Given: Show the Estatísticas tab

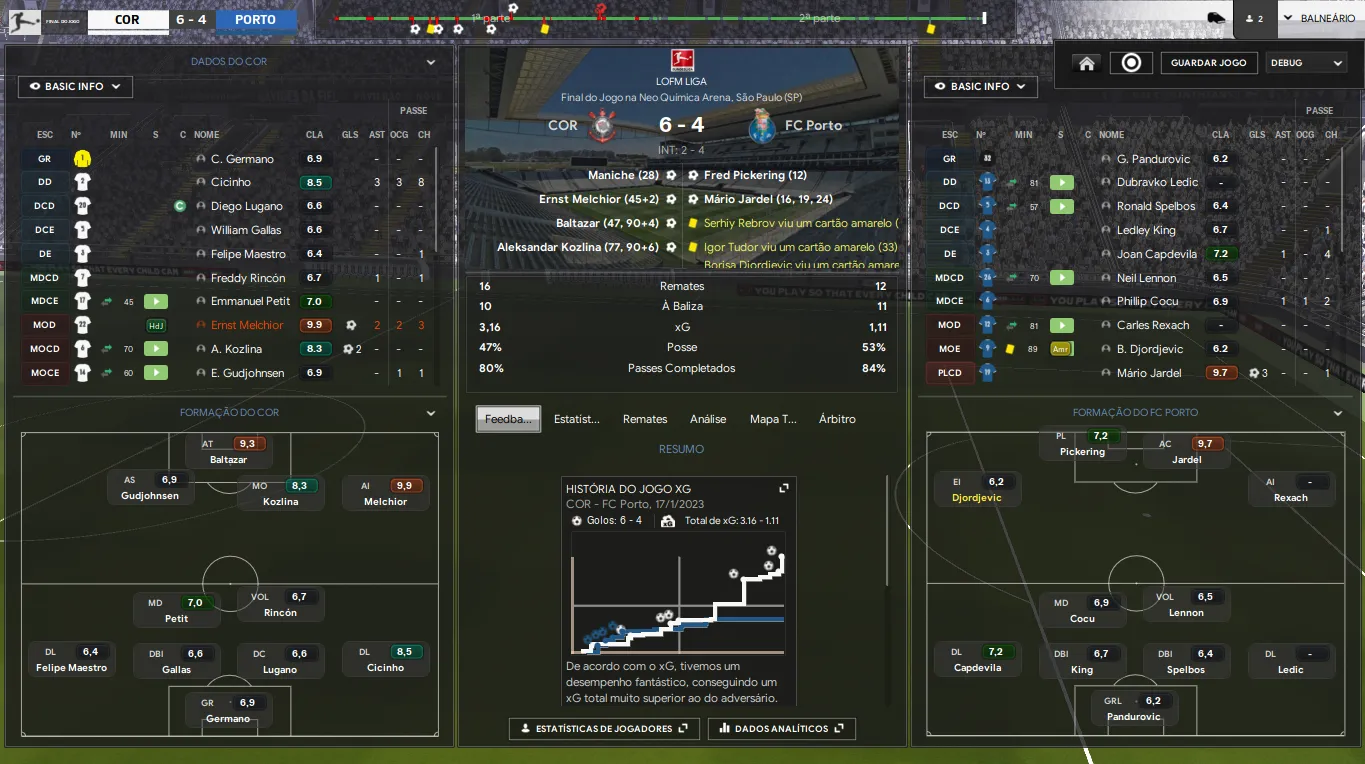Looking at the screenshot, I should tap(577, 419).
